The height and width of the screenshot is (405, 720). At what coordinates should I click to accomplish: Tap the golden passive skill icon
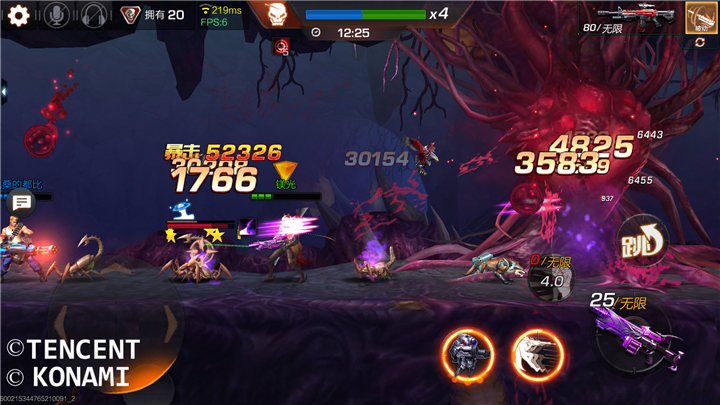coord(700,15)
